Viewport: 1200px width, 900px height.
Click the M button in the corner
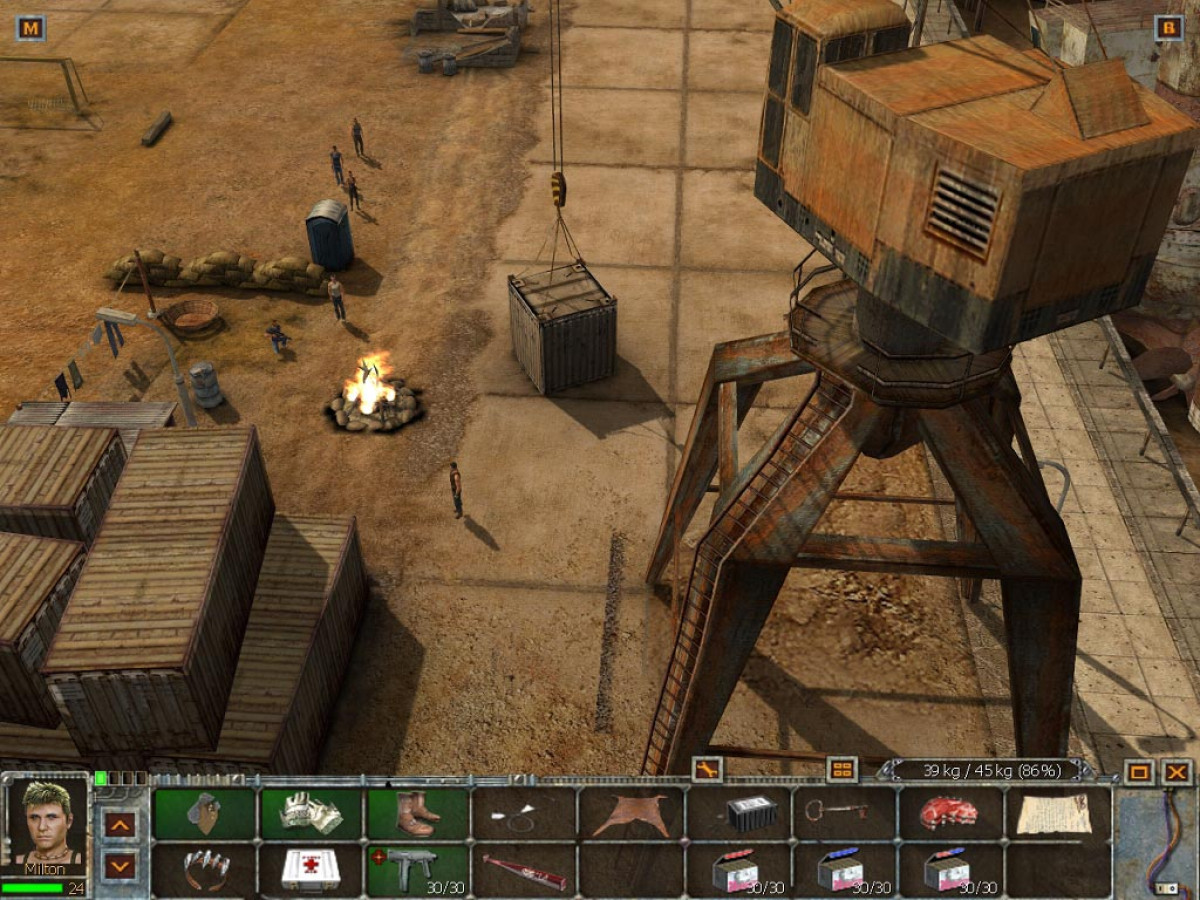(31, 28)
